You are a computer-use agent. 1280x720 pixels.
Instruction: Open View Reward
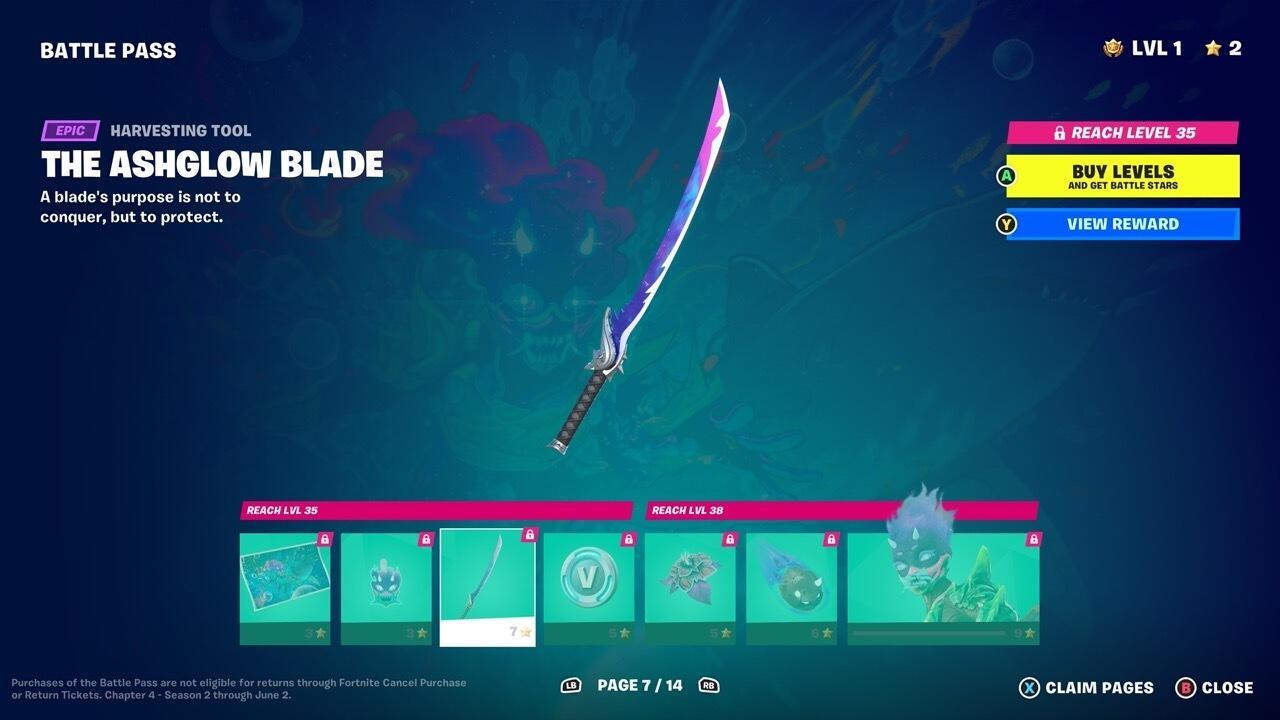(x=1120, y=224)
